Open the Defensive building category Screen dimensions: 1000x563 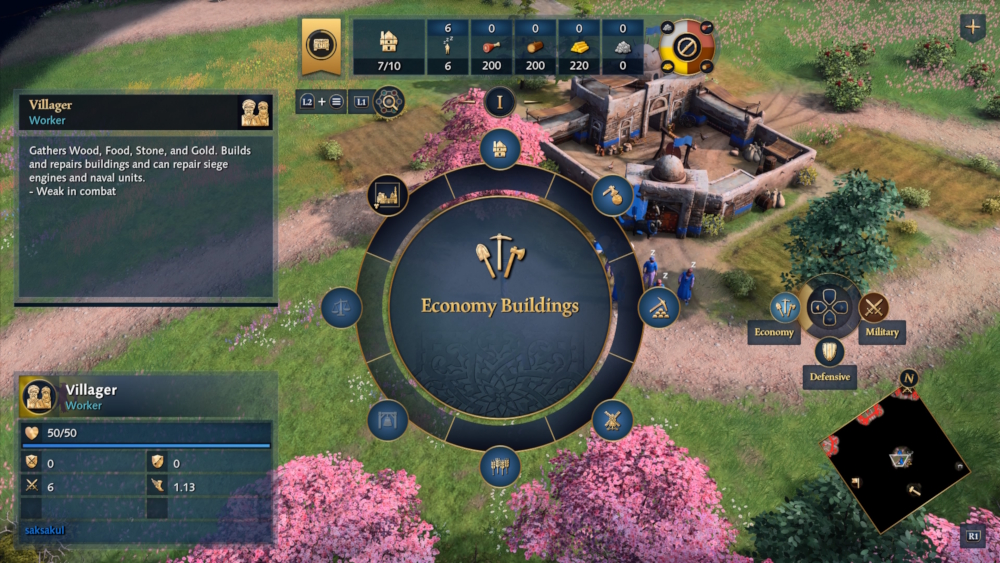tap(829, 352)
